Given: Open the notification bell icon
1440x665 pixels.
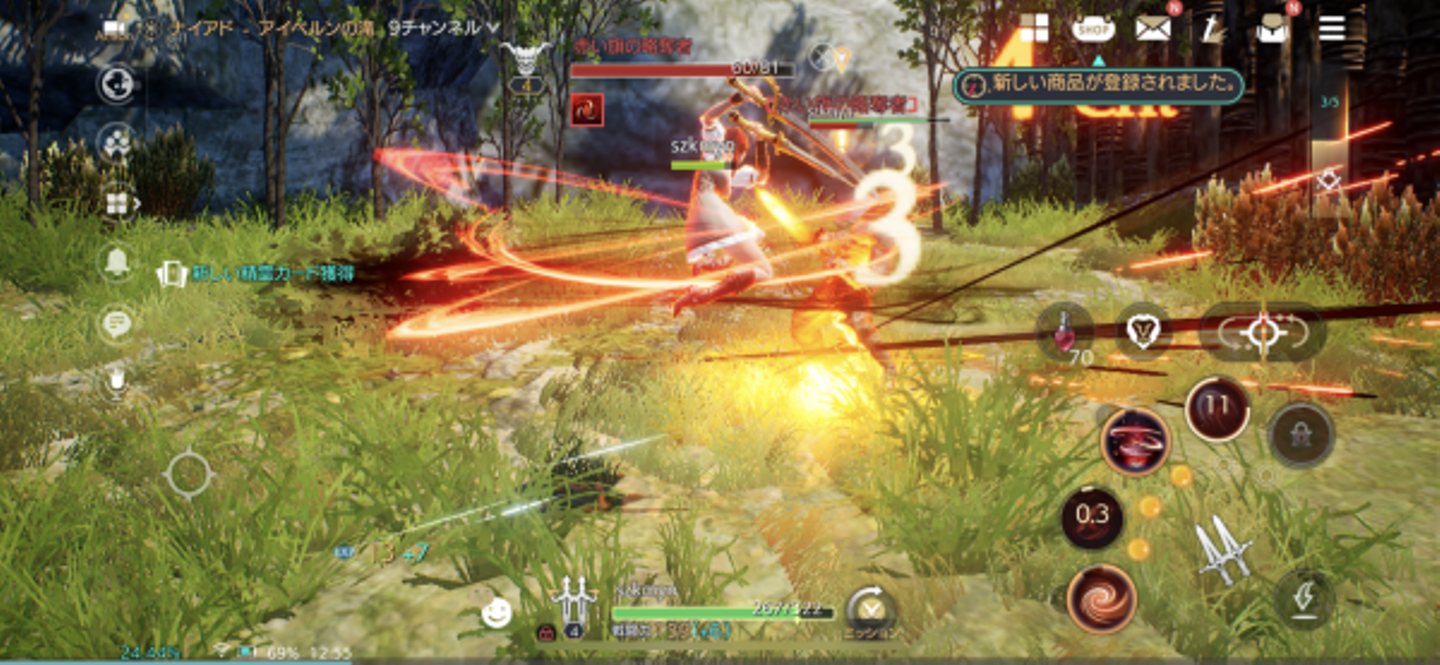Looking at the screenshot, I should tap(117, 263).
